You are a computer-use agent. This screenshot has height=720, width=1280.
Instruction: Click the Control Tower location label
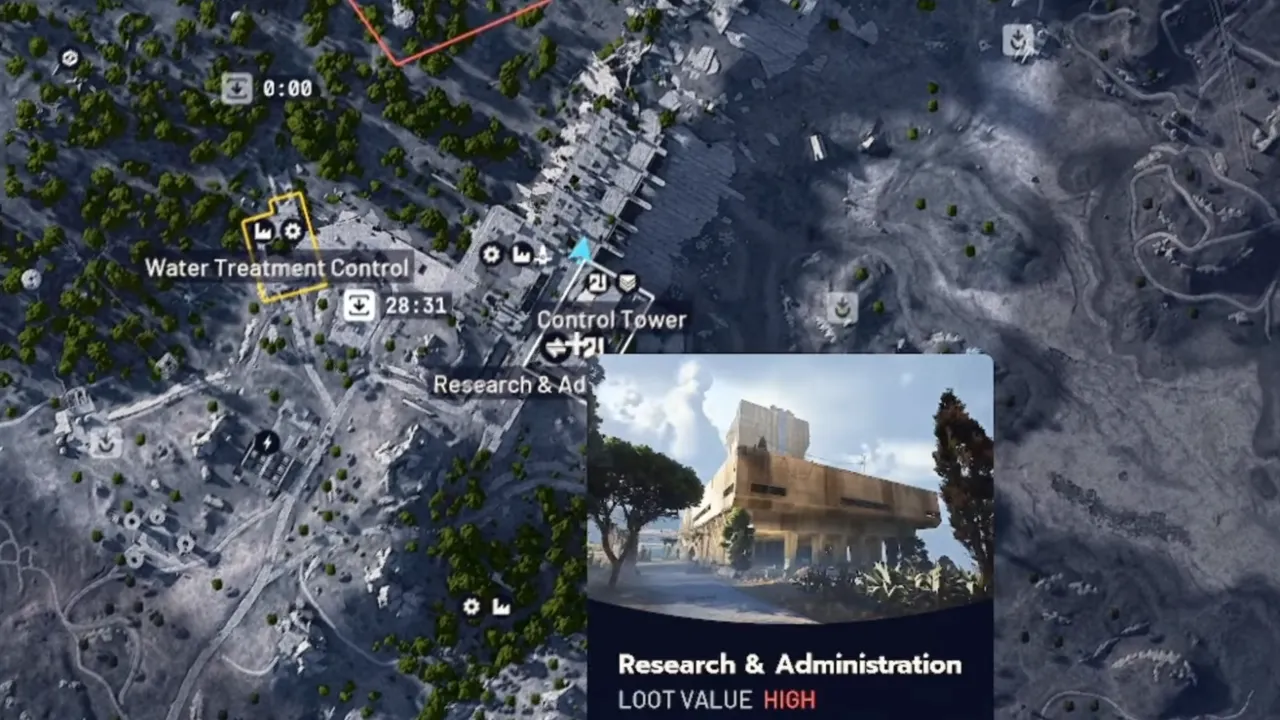(x=612, y=320)
